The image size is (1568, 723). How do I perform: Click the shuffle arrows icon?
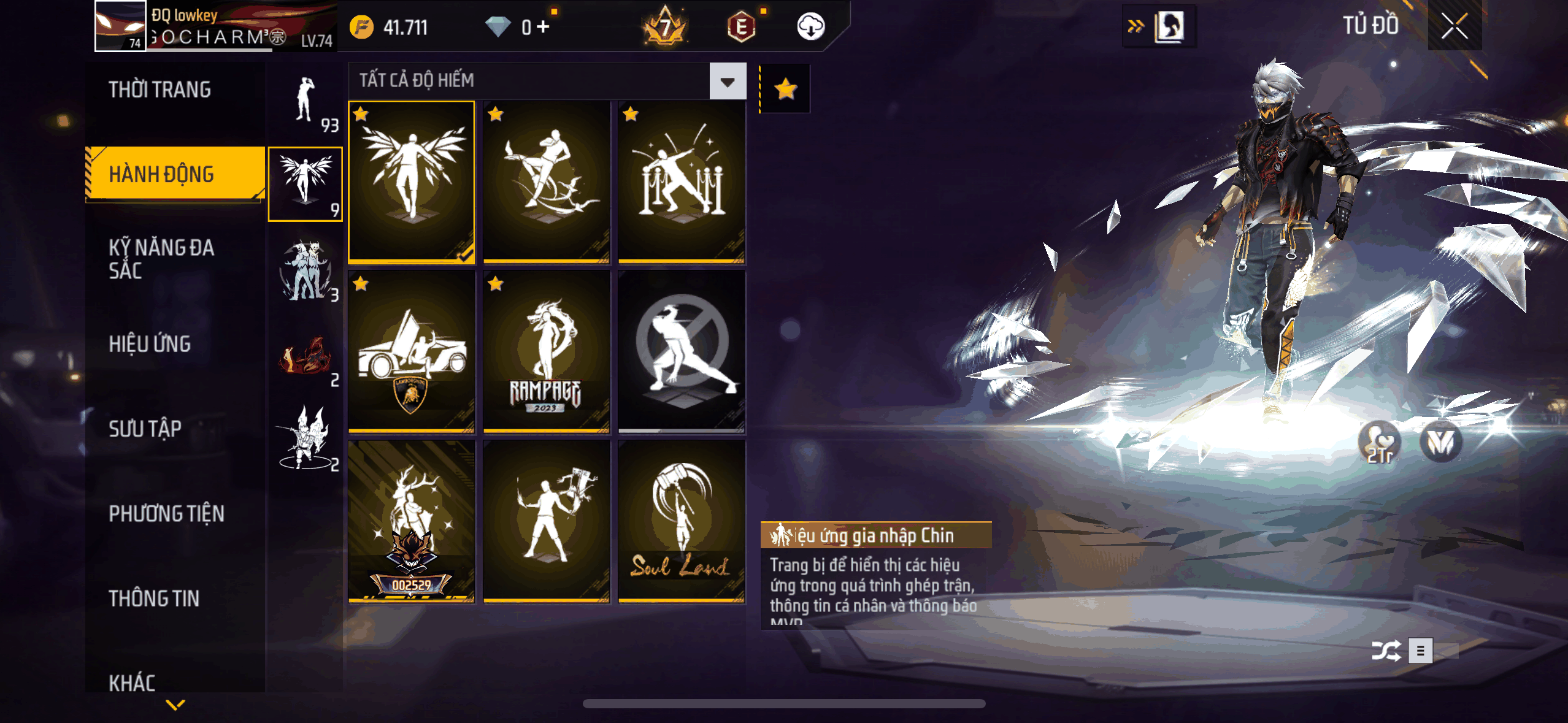[1386, 651]
